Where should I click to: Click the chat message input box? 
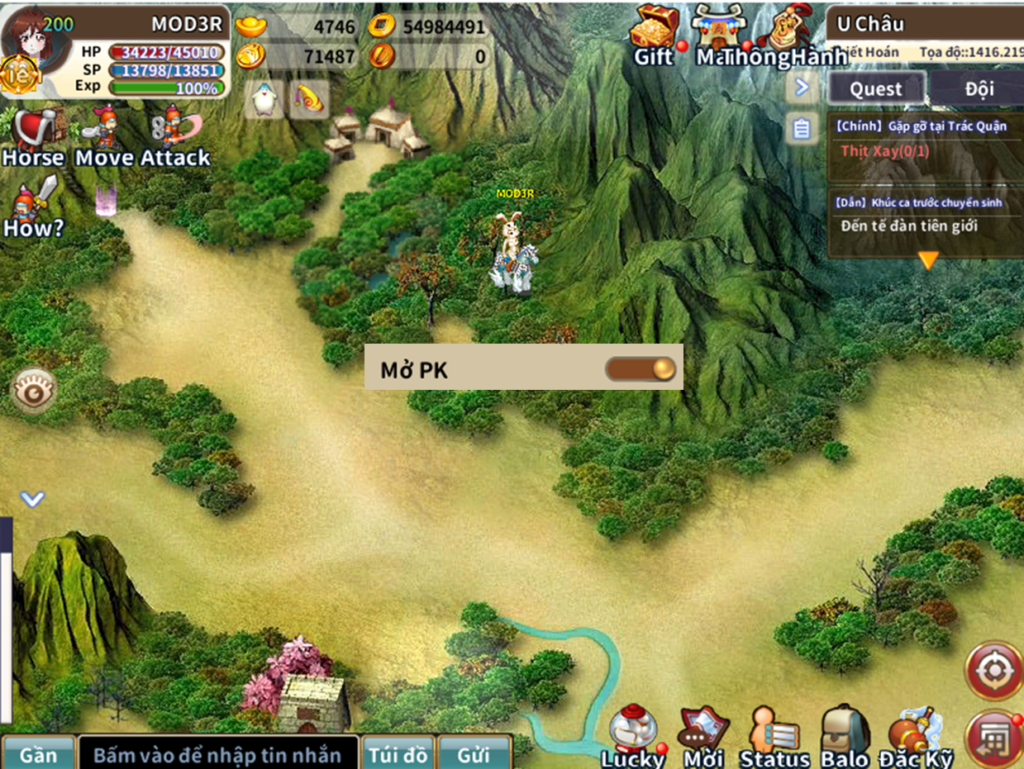(217, 754)
